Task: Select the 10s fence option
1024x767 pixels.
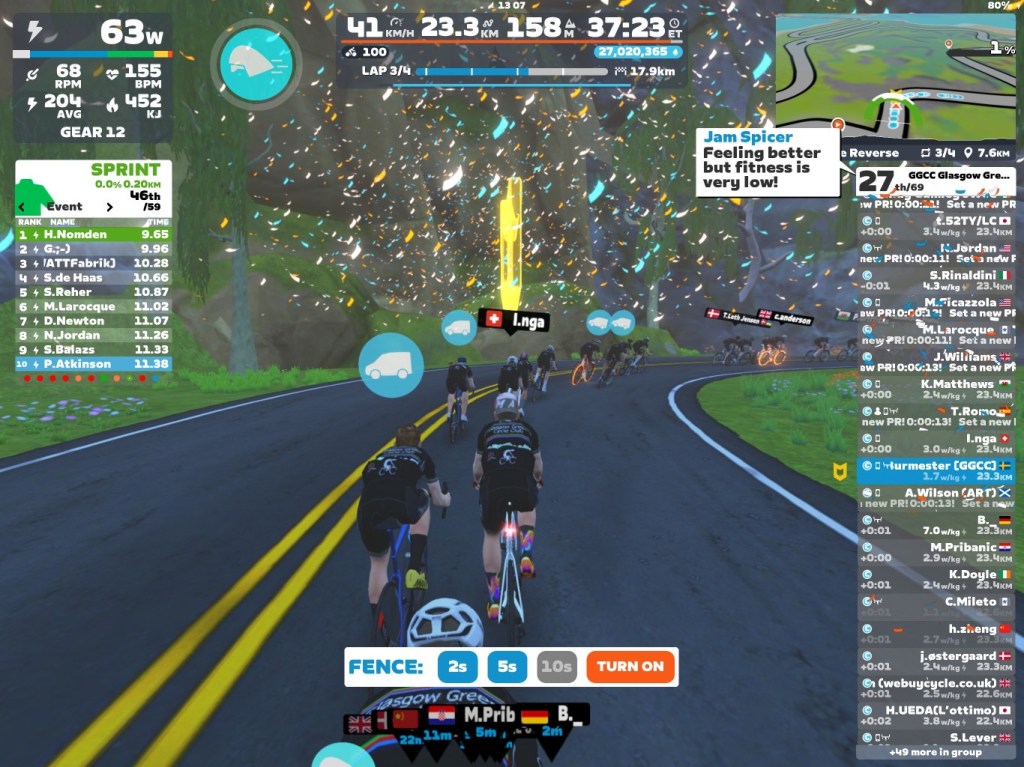Action: (556, 666)
